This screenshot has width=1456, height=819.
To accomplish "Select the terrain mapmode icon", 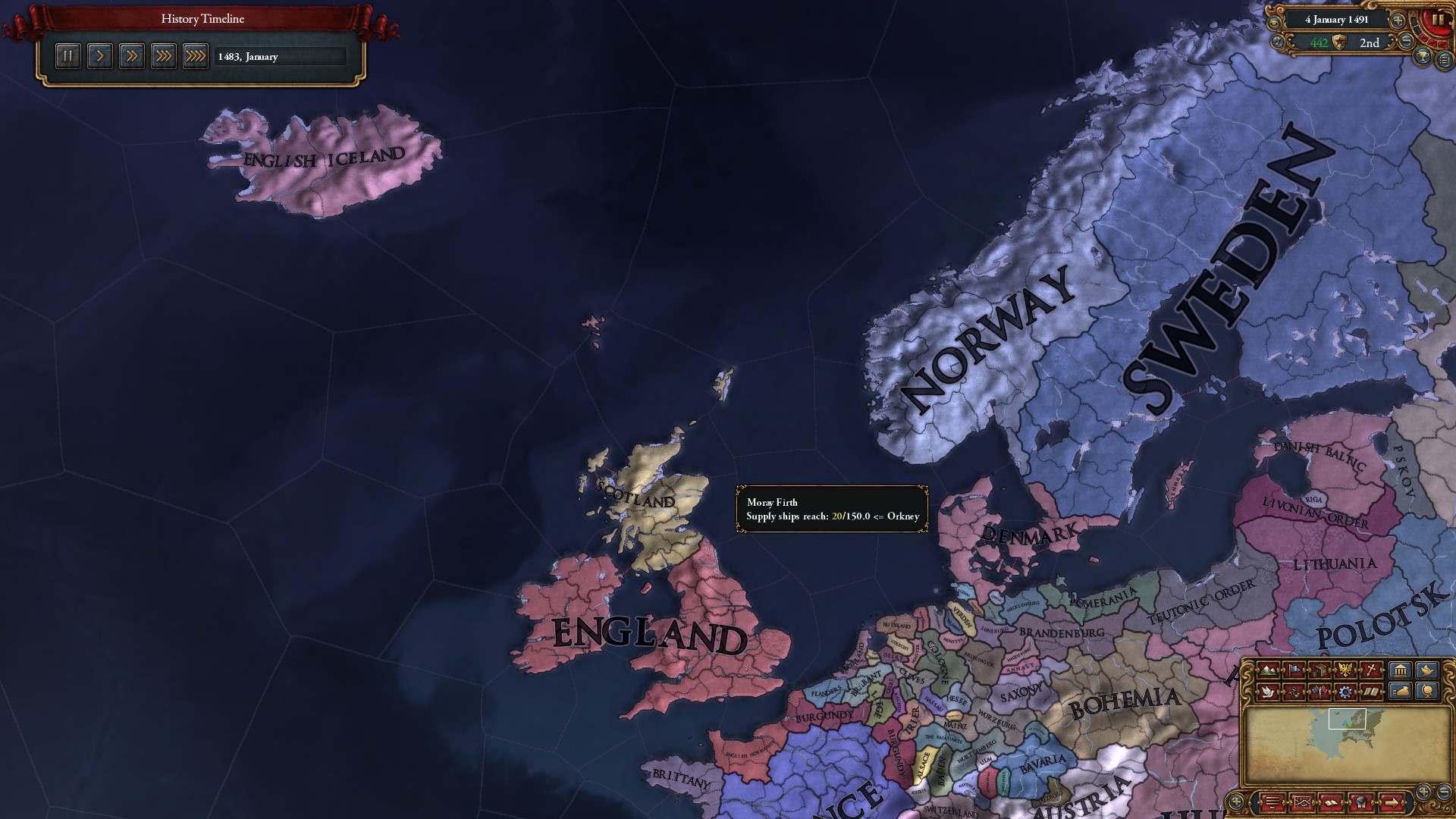I will tap(1267, 670).
